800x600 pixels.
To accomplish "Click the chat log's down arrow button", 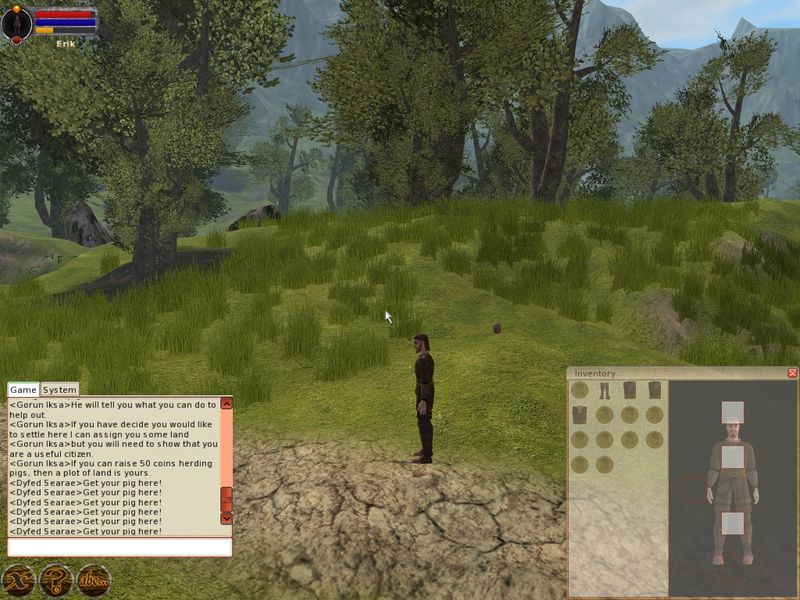I will 226,518.
